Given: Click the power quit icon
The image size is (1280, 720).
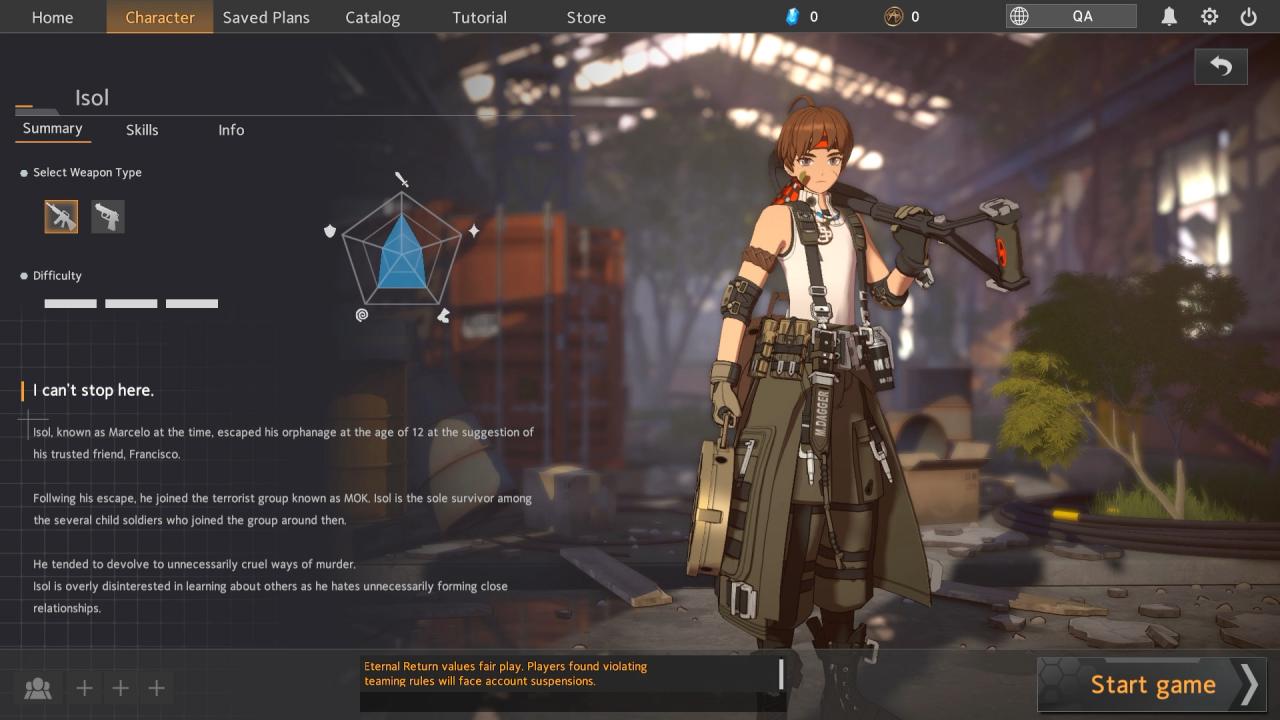Looking at the screenshot, I should coord(1248,16).
